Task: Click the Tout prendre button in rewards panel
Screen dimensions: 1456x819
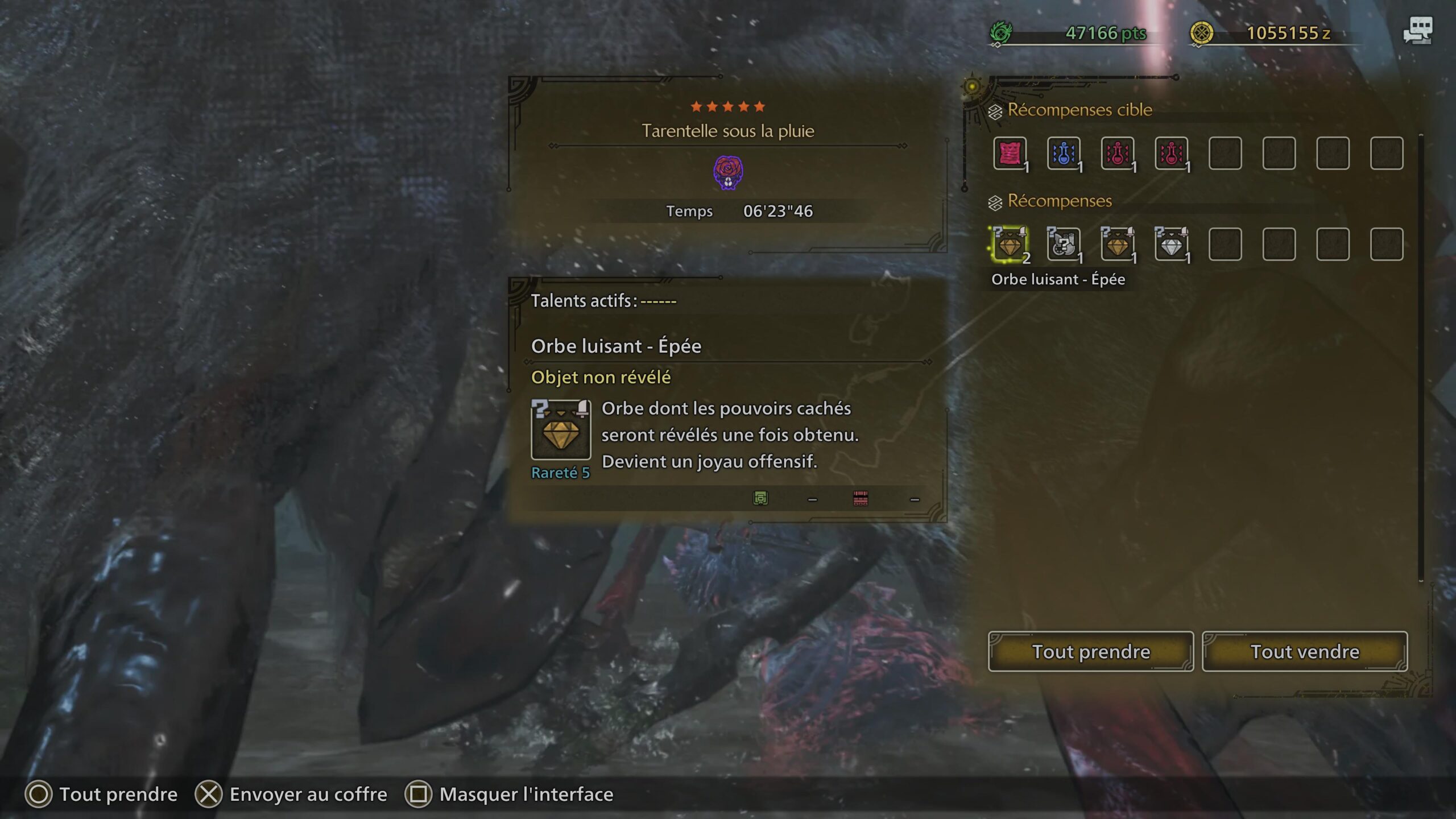Action: pyautogui.click(x=1090, y=651)
